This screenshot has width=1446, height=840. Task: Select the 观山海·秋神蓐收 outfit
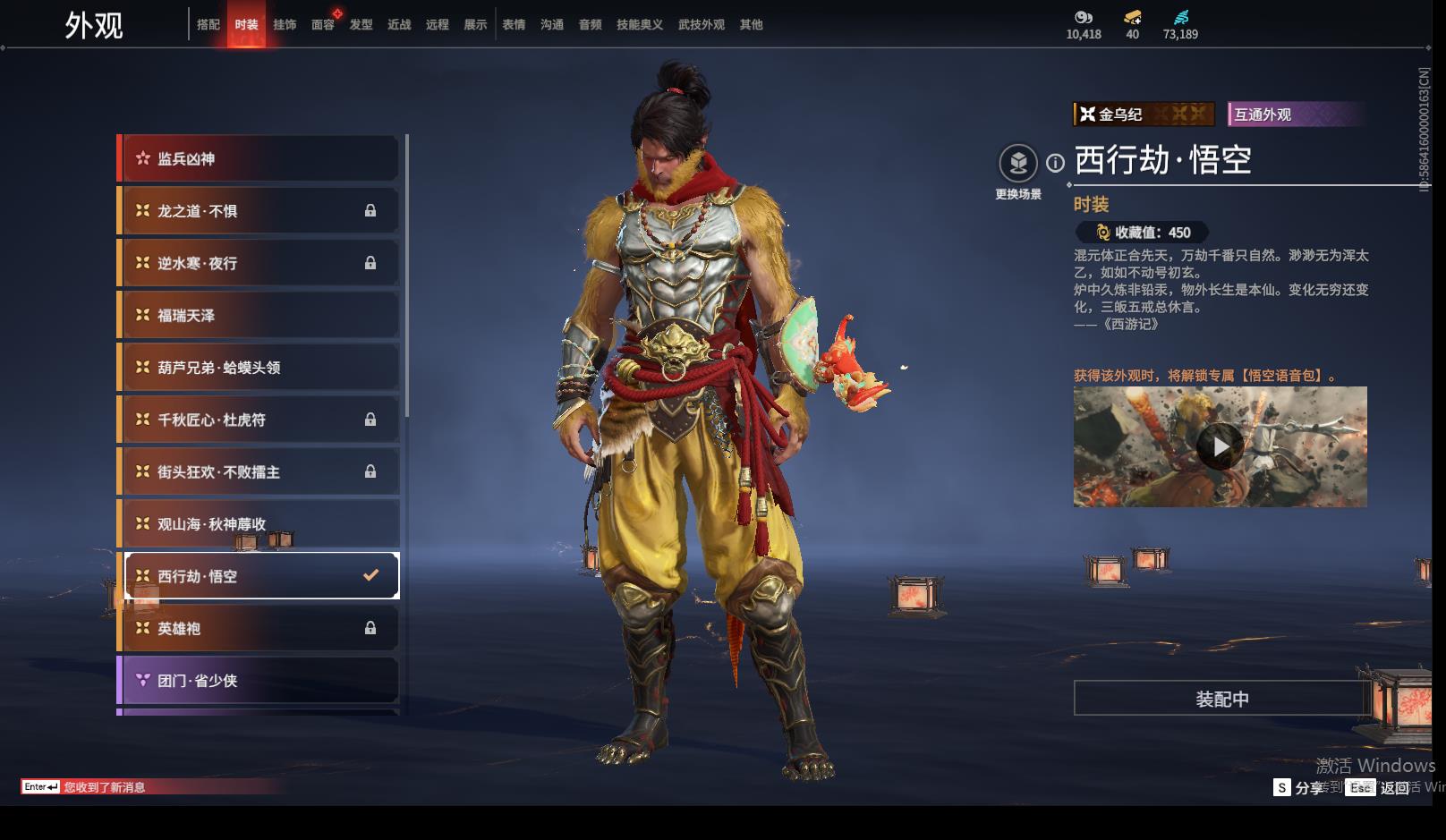(259, 524)
